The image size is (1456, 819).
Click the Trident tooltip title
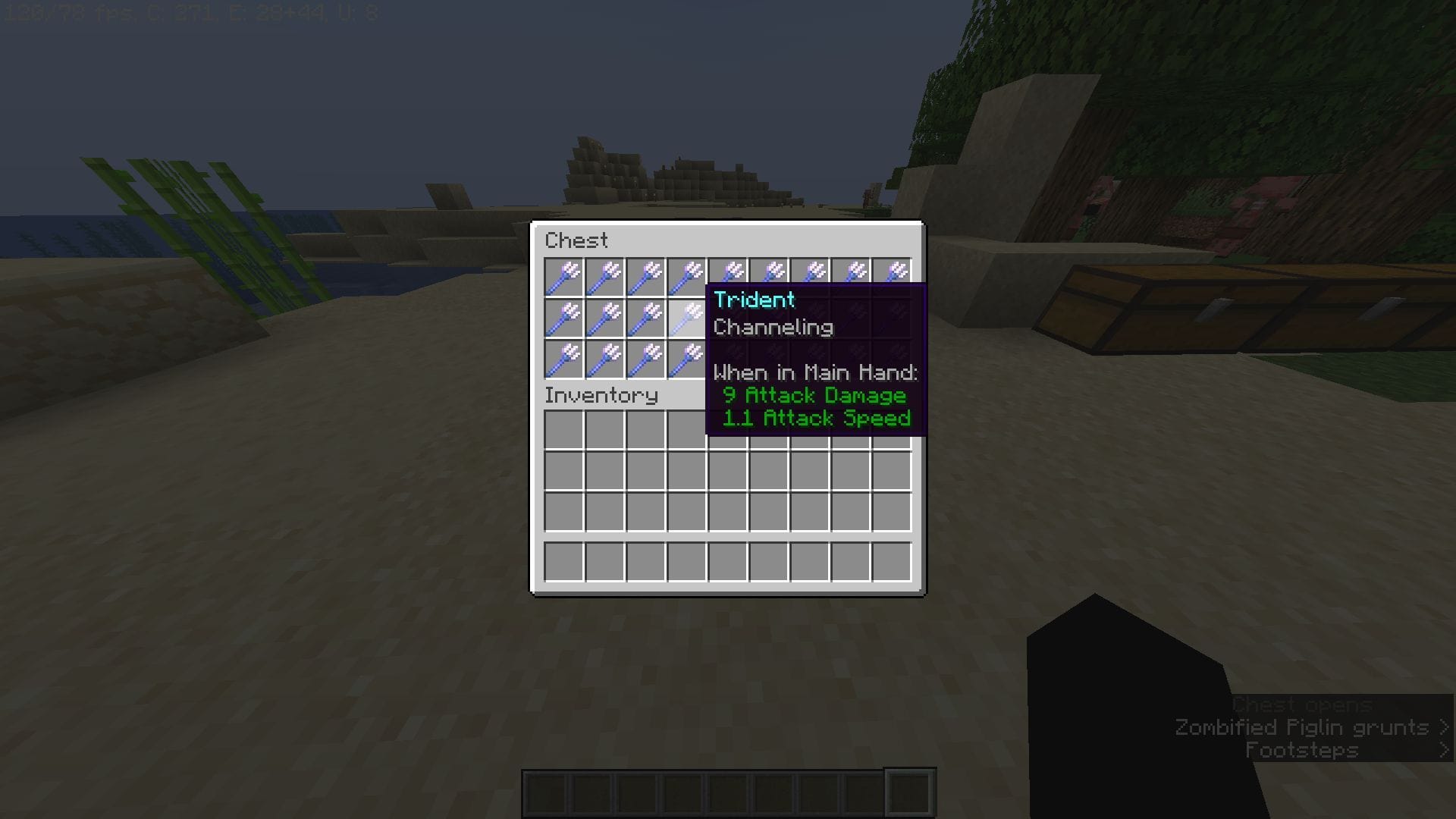754,300
